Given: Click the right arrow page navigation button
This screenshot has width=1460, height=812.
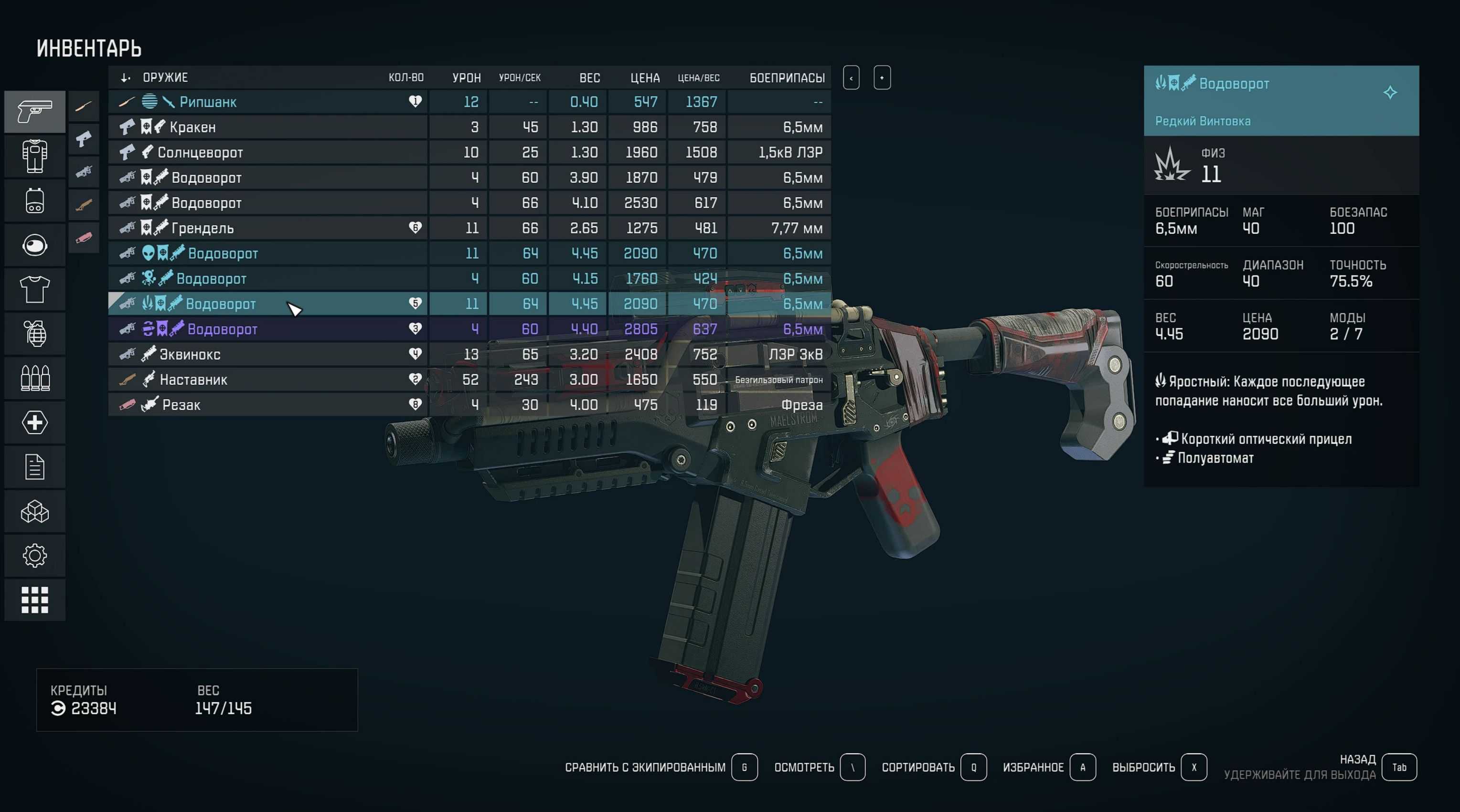Looking at the screenshot, I should (883, 78).
